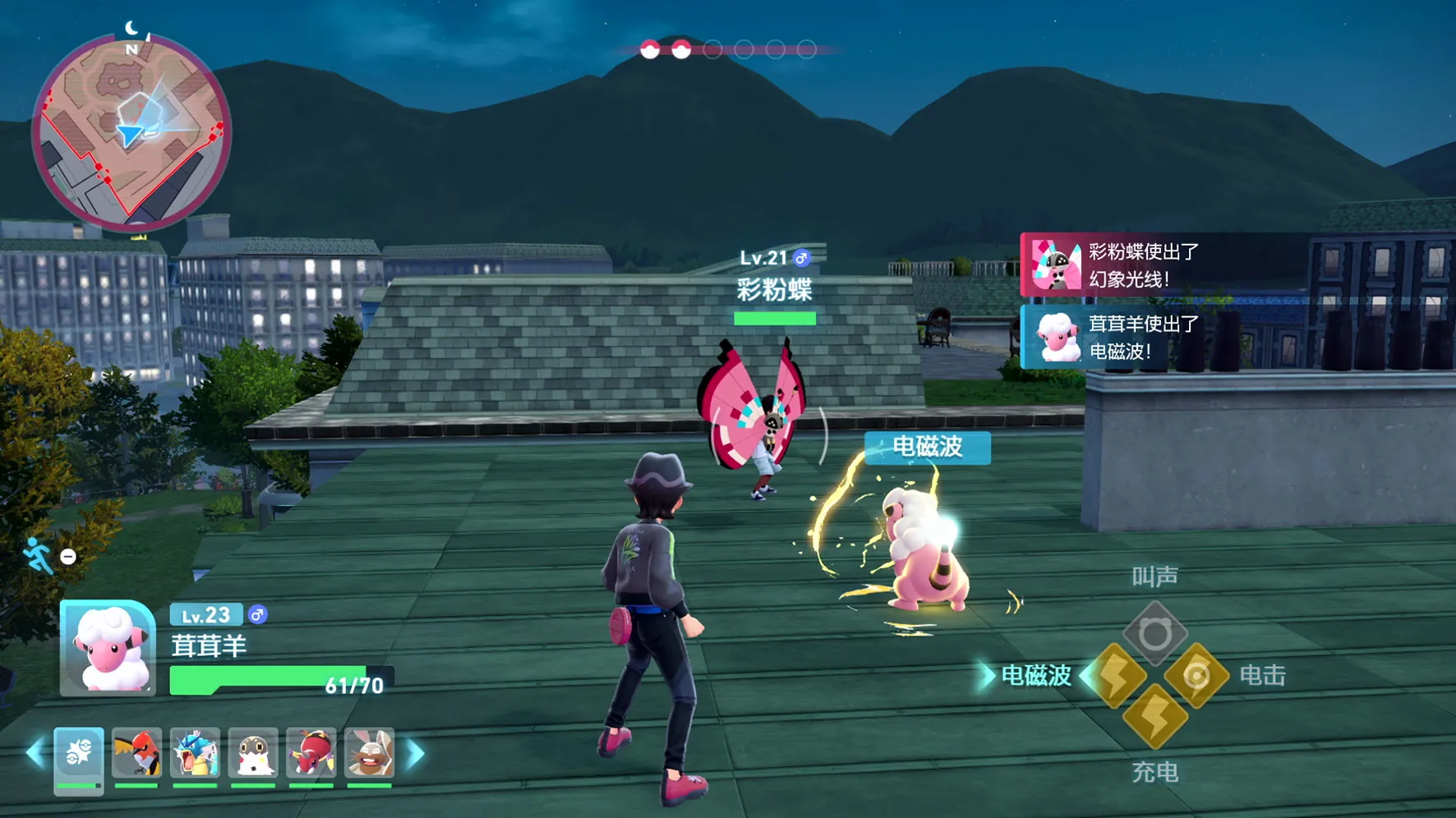Choose Bunnelby from the party bar

(370, 753)
